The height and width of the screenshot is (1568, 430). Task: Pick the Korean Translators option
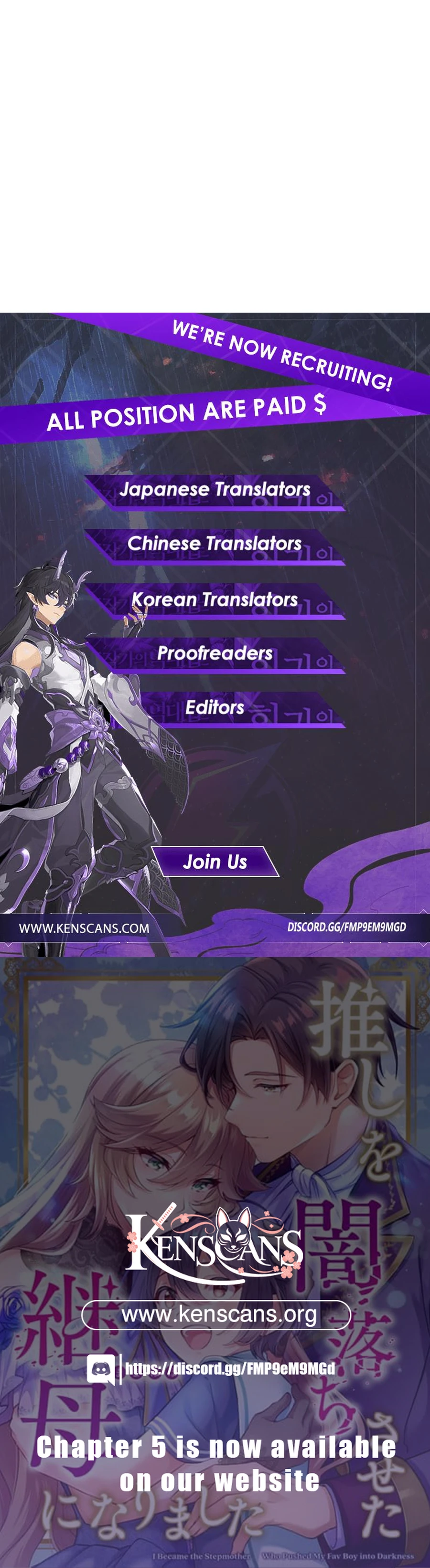coord(215,600)
